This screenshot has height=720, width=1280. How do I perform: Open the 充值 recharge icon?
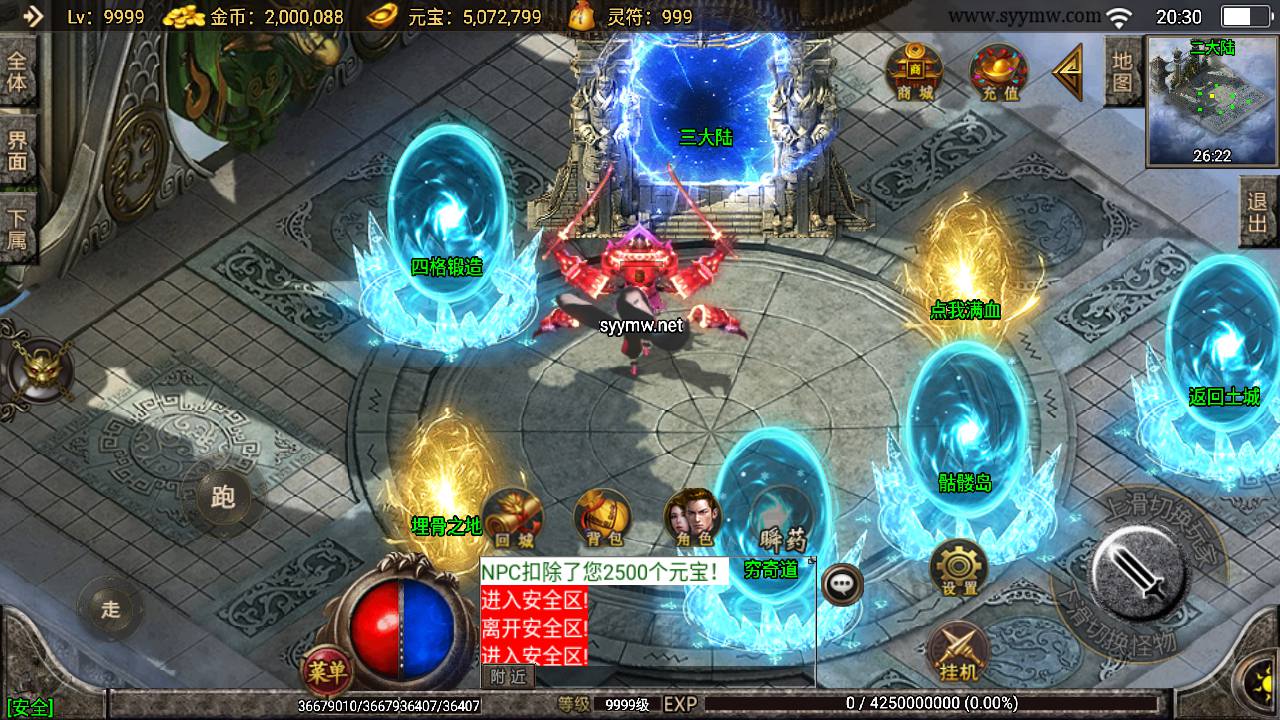point(999,72)
